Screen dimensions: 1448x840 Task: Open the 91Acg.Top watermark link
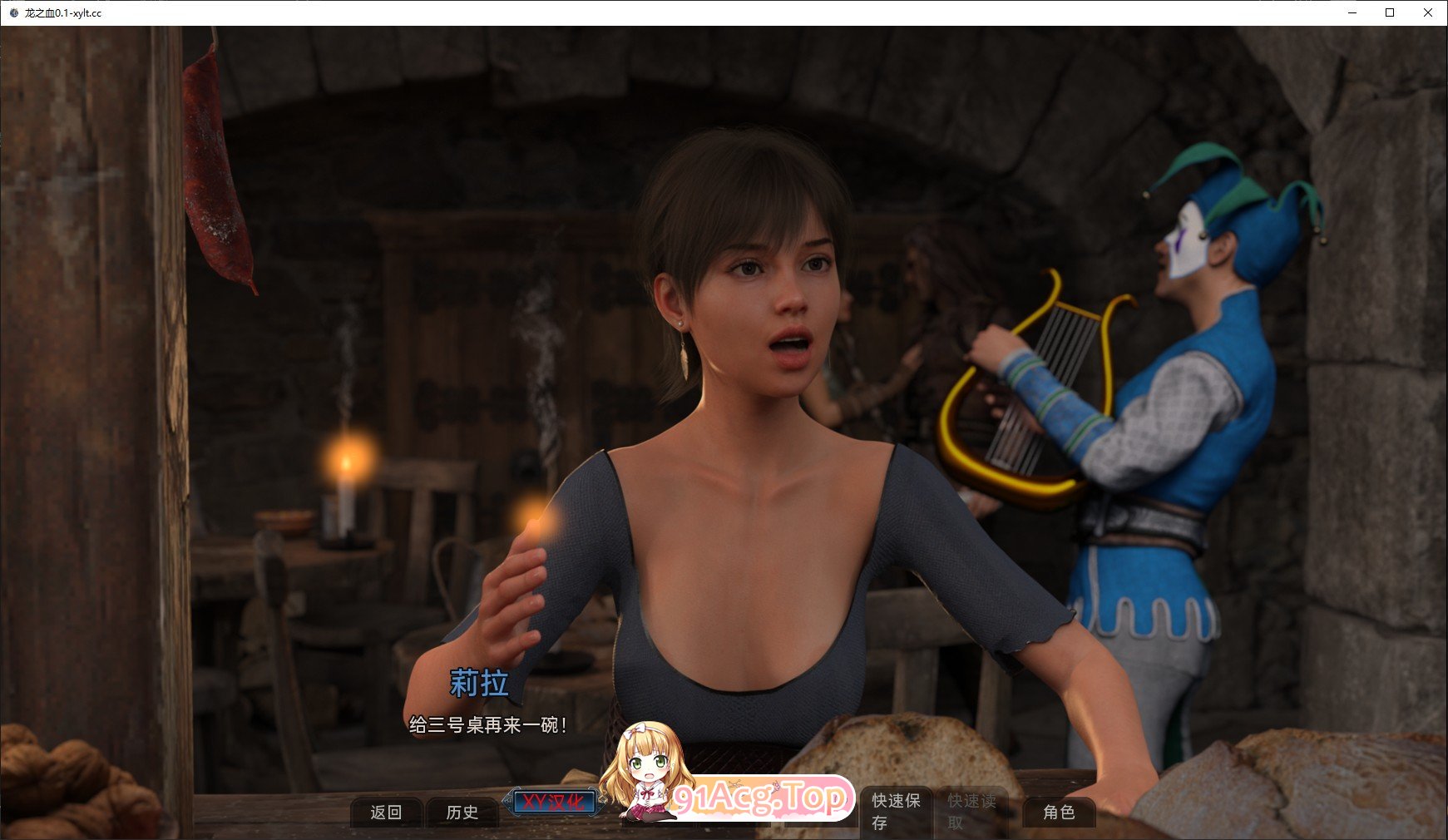[x=761, y=796]
